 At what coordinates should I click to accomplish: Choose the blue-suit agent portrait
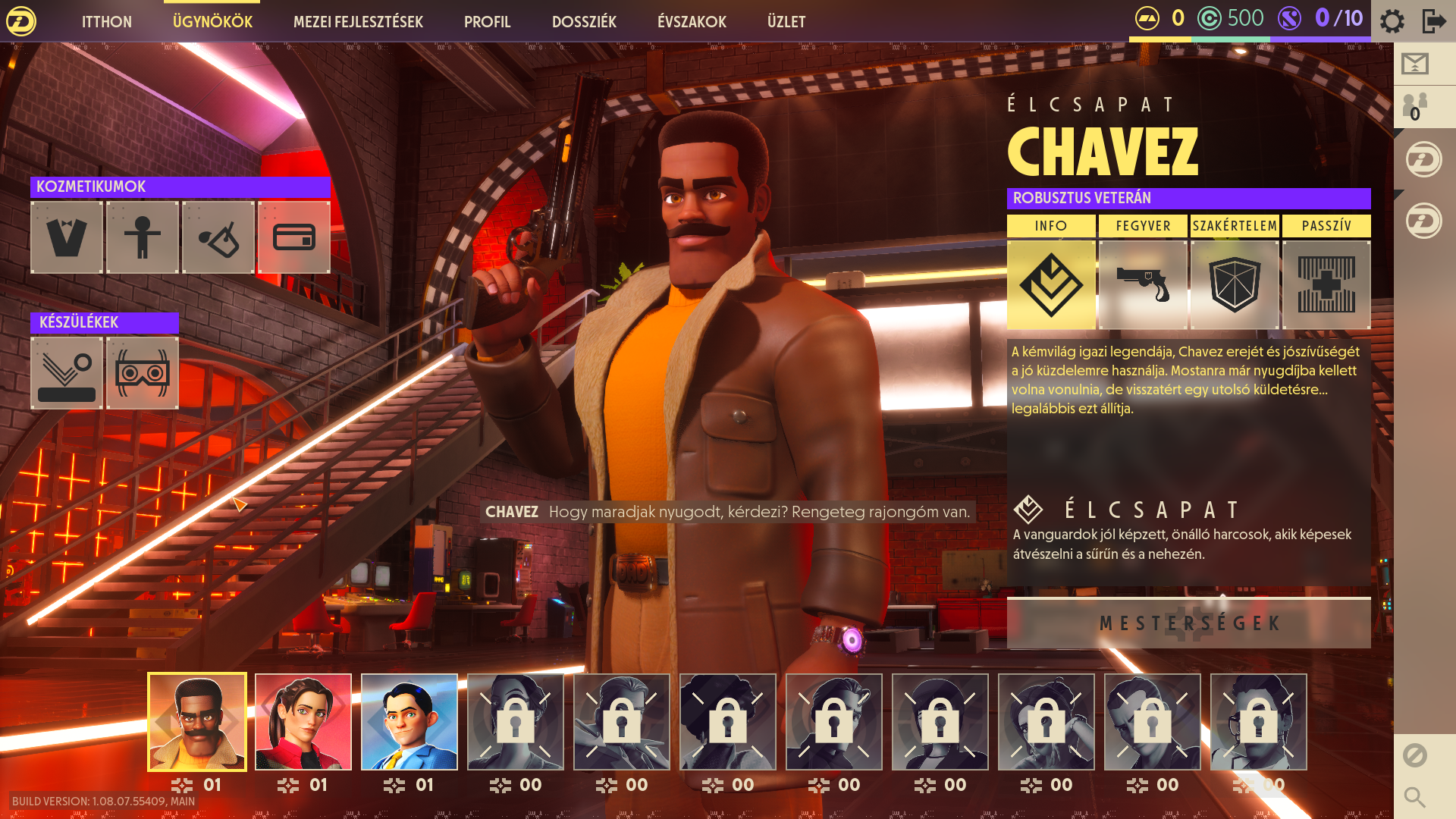tap(409, 722)
